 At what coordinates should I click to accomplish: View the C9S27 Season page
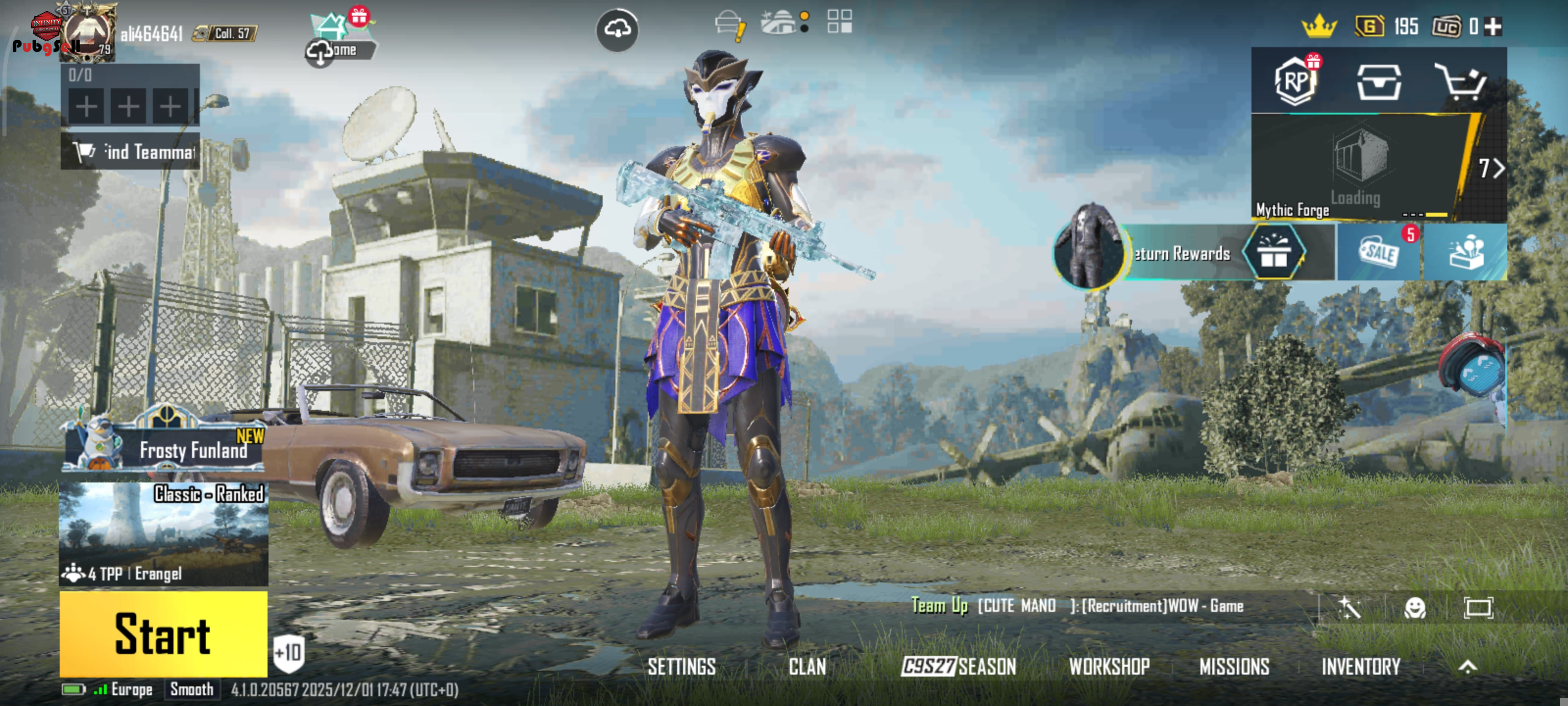[x=959, y=666]
